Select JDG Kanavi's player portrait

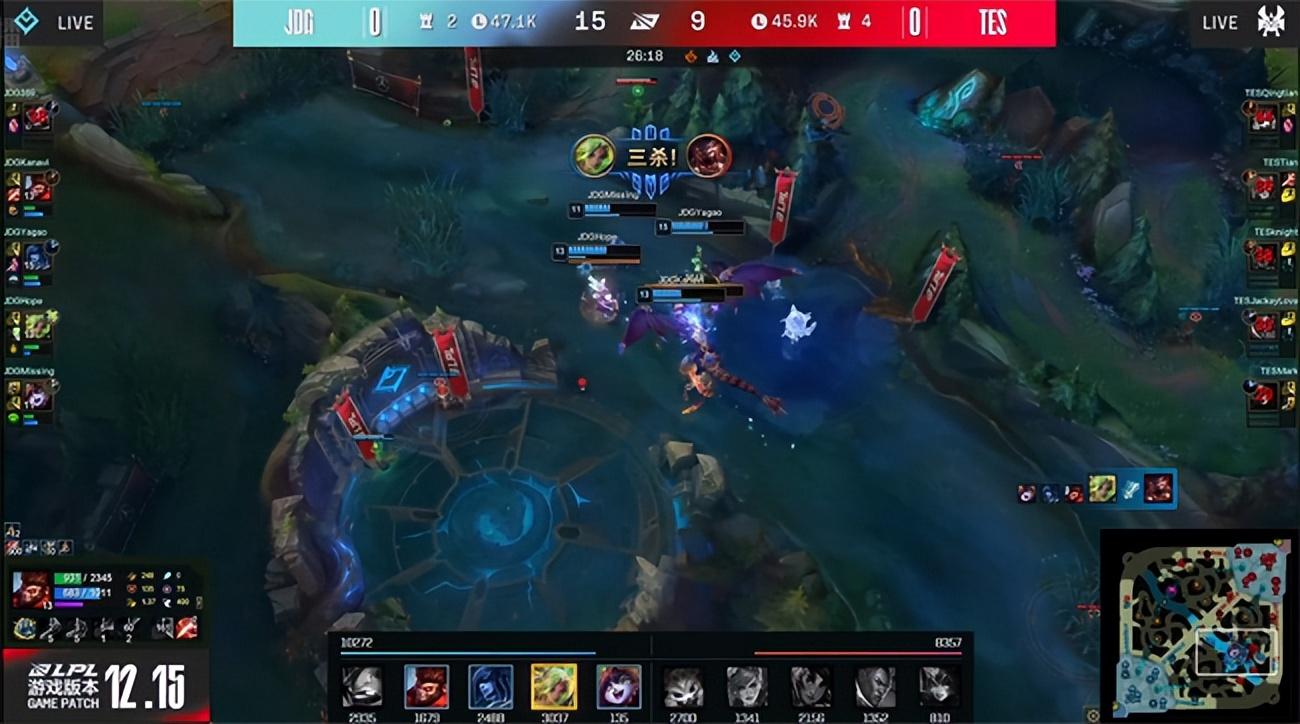click(37, 187)
